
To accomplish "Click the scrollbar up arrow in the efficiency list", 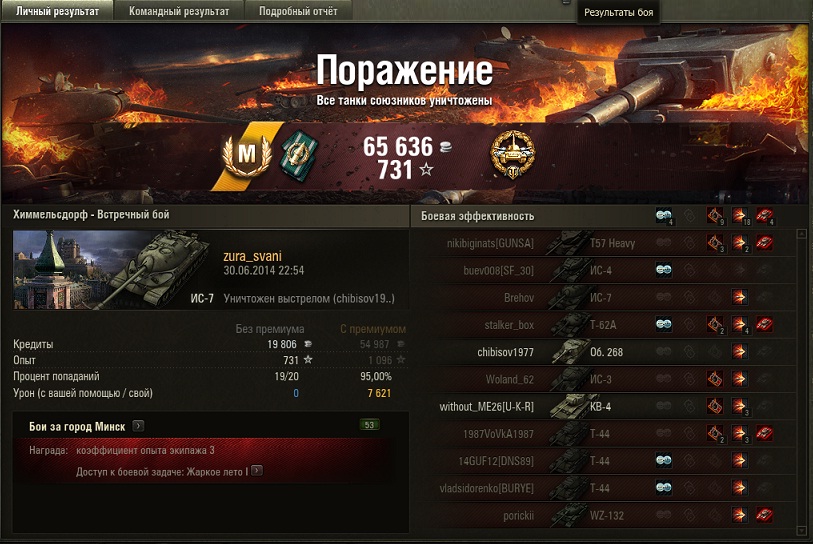I will click(802, 236).
